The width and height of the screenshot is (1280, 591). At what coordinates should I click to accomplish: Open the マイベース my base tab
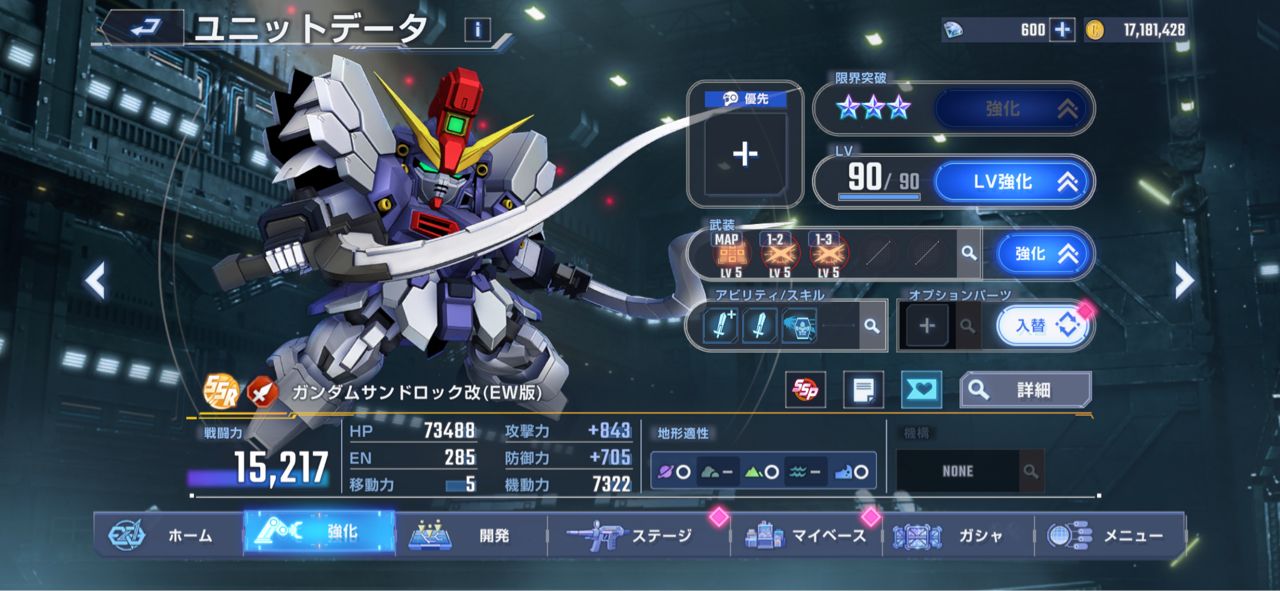point(806,535)
